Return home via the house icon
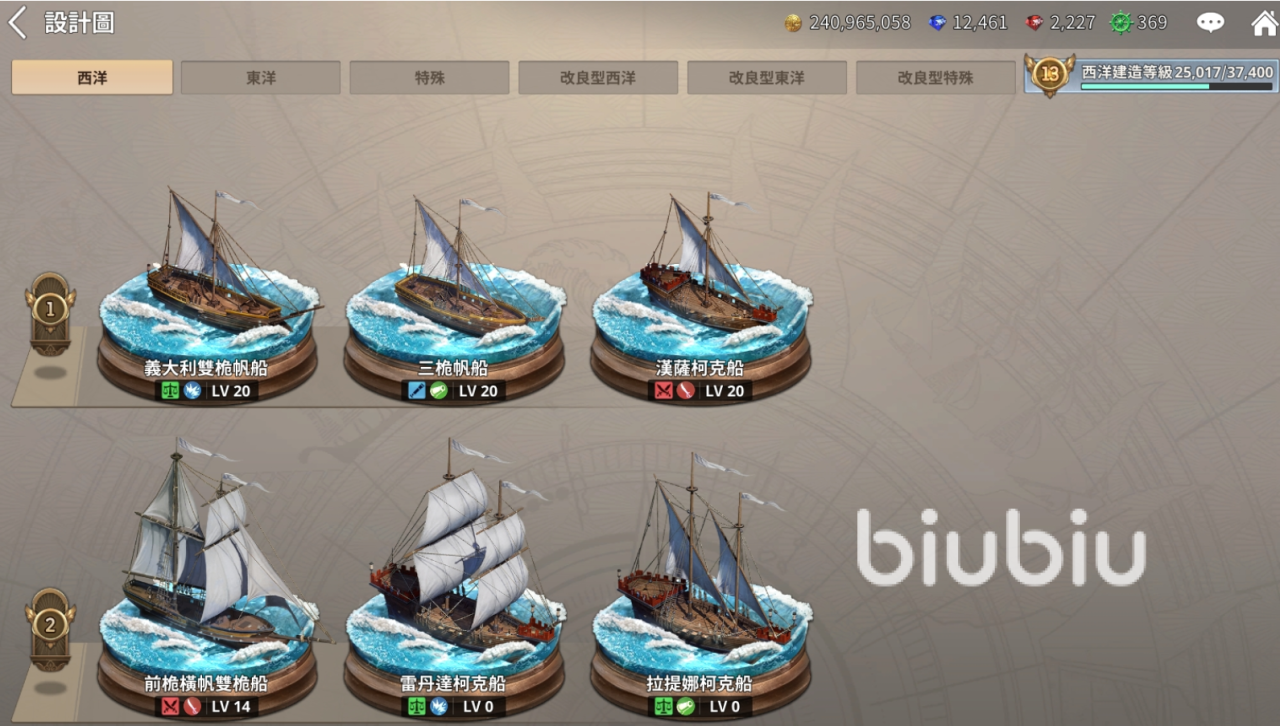Image resolution: width=1280 pixels, height=726 pixels. pyautogui.click(x=1264, y=23)
